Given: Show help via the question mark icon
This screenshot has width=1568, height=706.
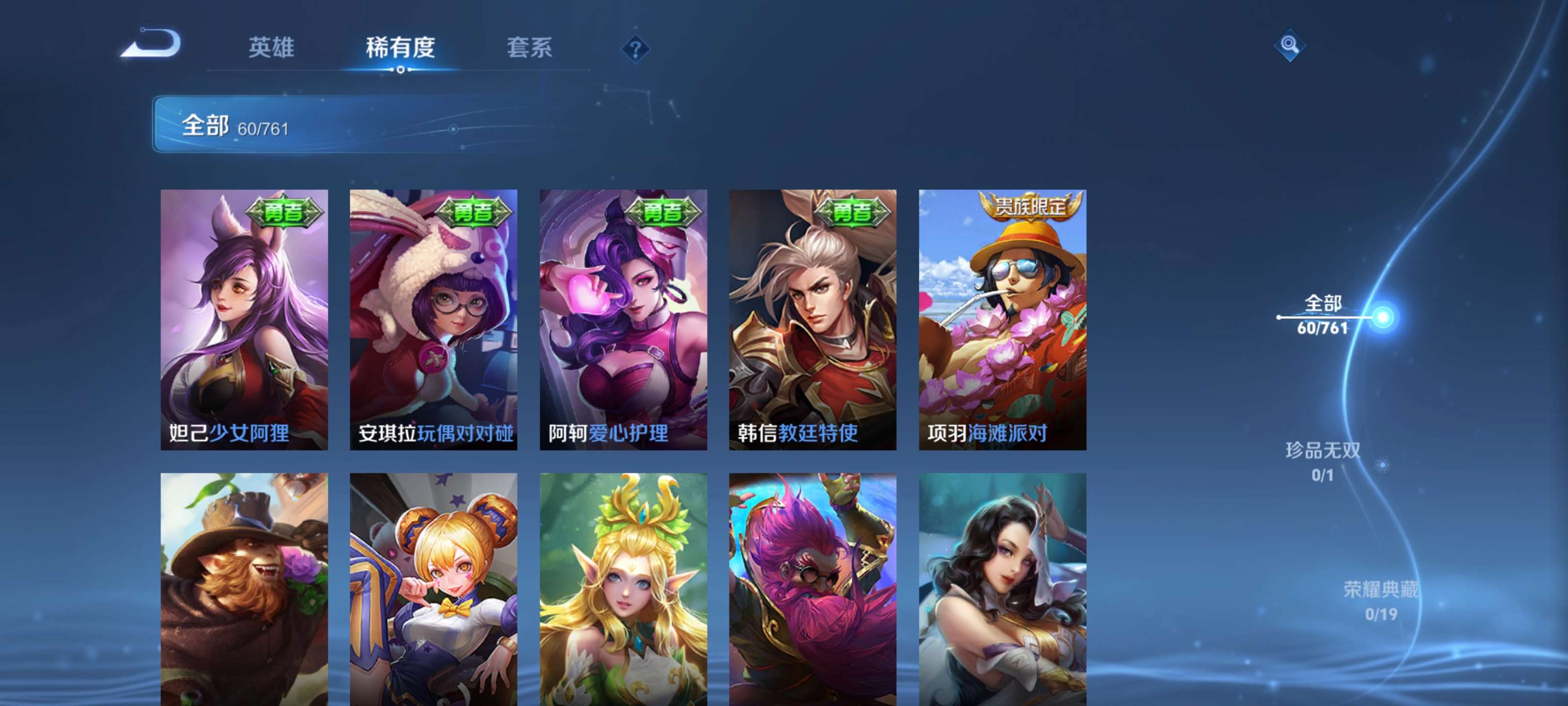Looking at the screenshot, I should 635,49.
